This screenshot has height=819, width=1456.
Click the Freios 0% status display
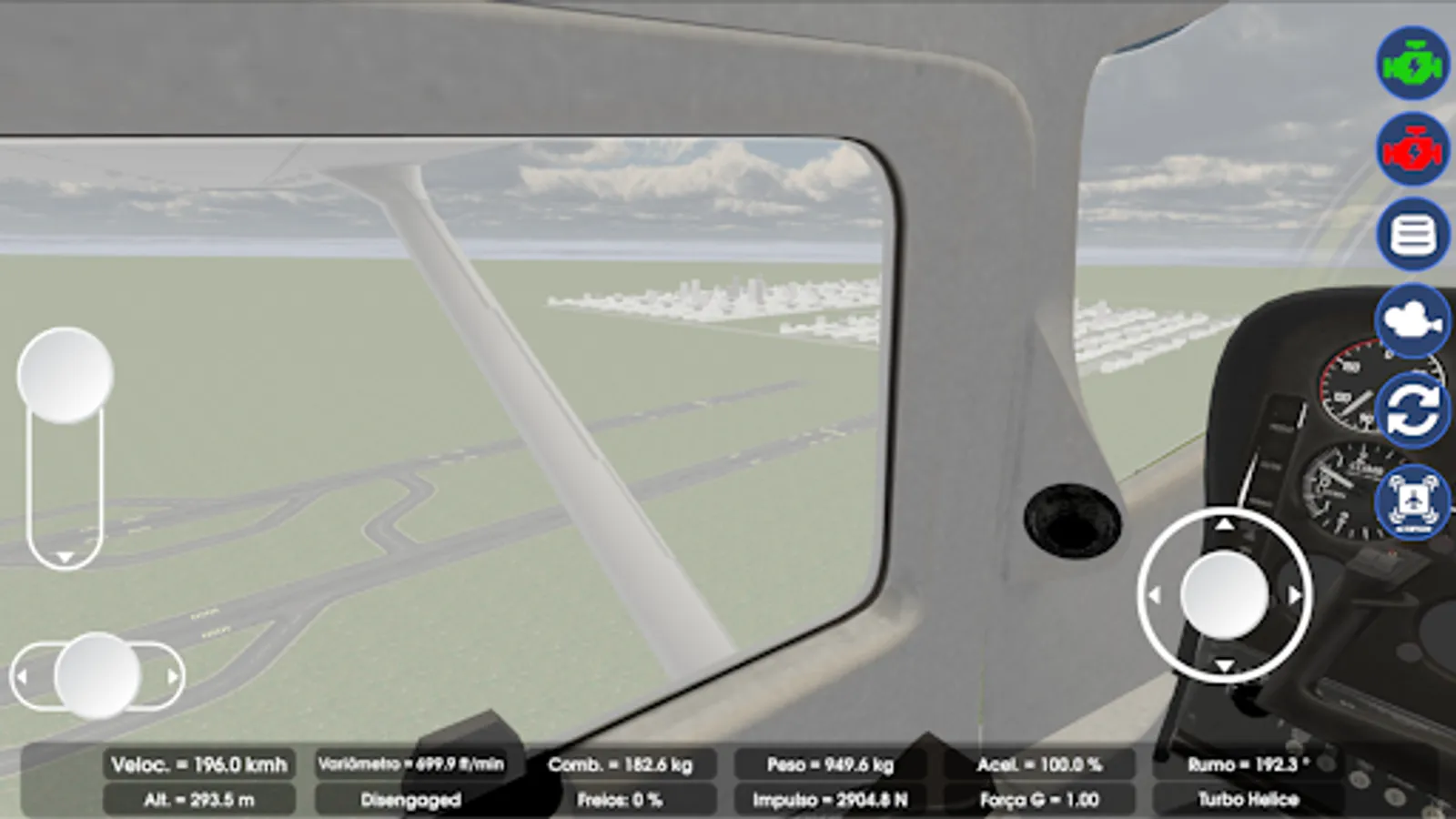[x=620, y=799]
